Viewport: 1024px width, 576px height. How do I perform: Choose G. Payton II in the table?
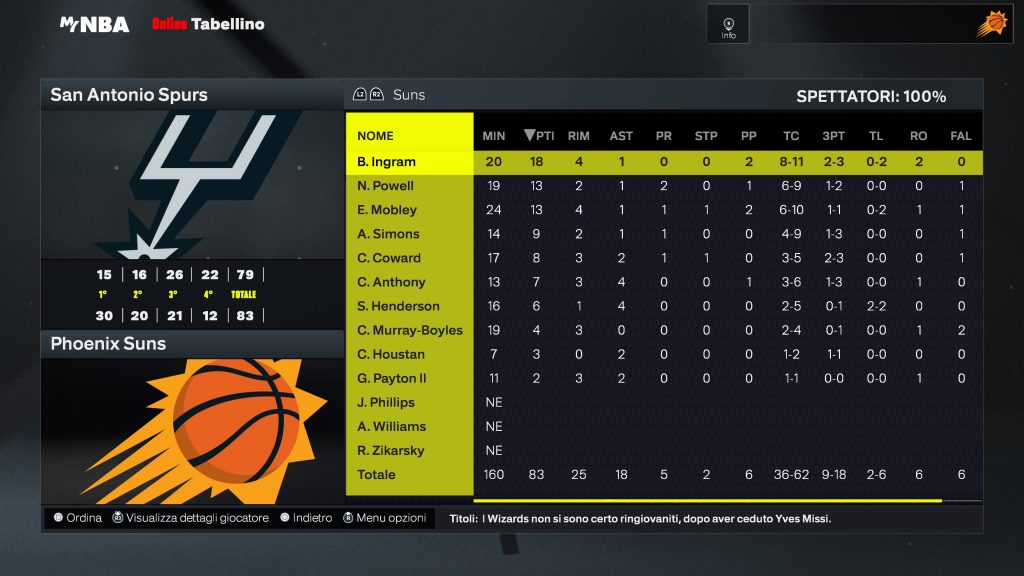pyautogui.click(x=391, y=378)
